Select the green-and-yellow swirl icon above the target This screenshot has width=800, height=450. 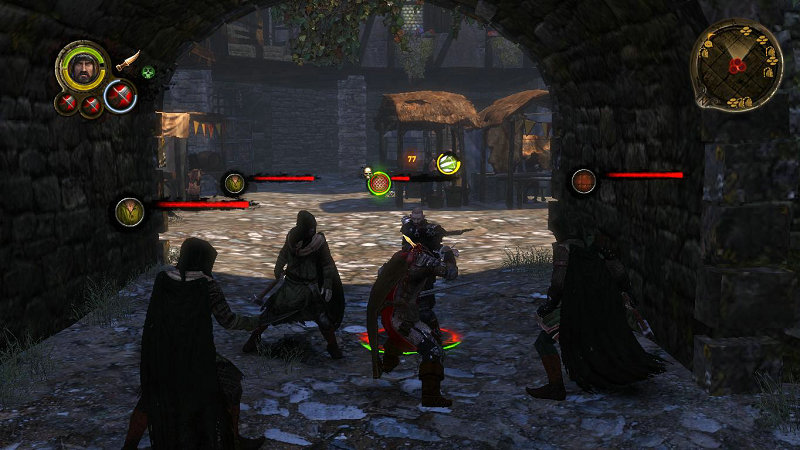(x=448, y=163)
